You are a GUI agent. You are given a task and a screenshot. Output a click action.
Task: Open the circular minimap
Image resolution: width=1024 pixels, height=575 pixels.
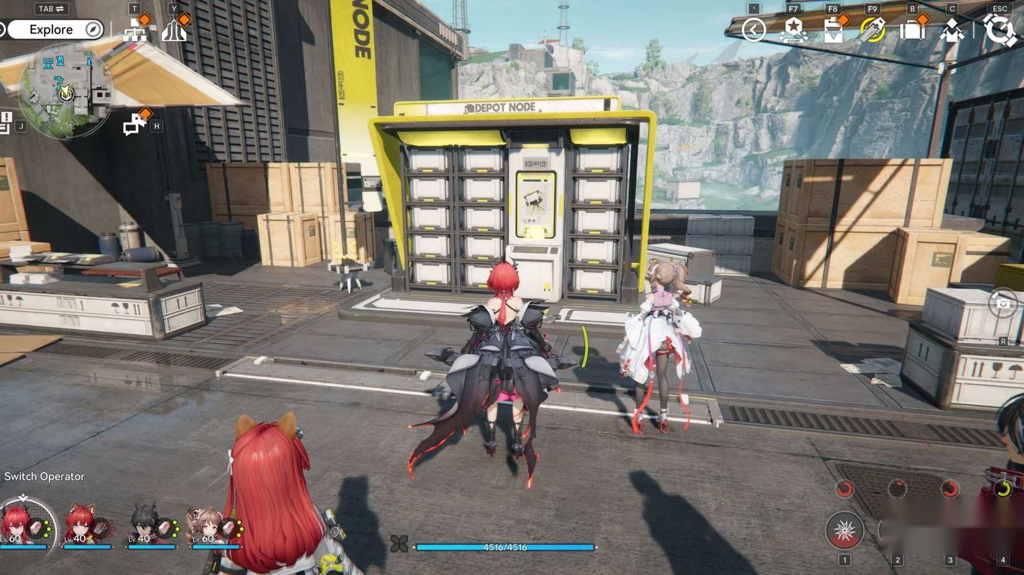(66, 89)
